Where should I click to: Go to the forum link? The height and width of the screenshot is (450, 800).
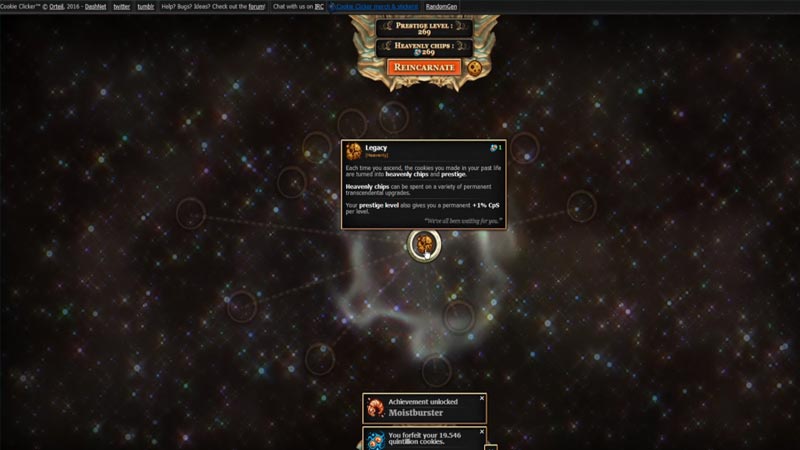point(256,6)
